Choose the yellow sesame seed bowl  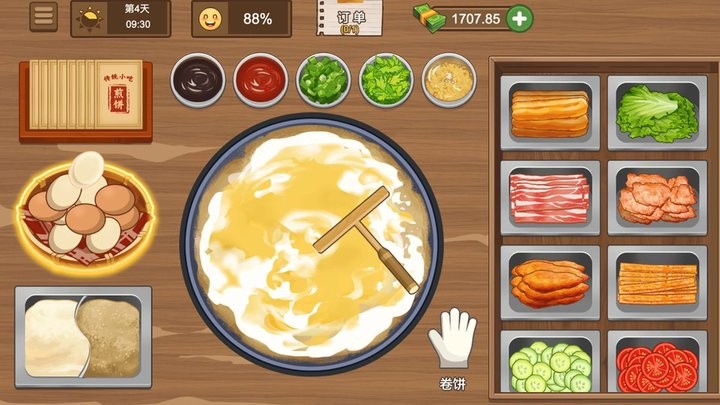click(x=448, y=78)
